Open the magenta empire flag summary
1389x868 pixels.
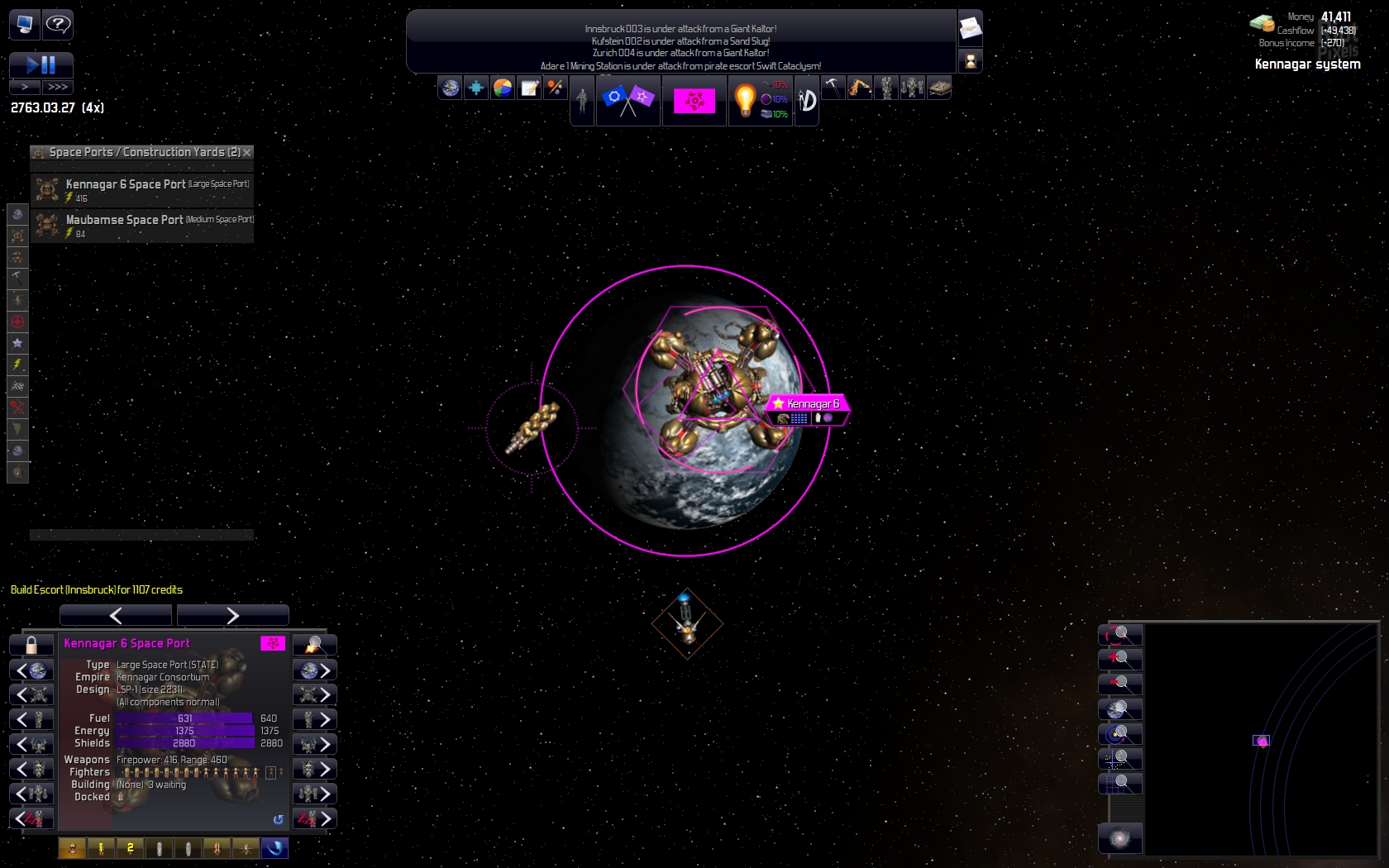[x=694, y=101]
